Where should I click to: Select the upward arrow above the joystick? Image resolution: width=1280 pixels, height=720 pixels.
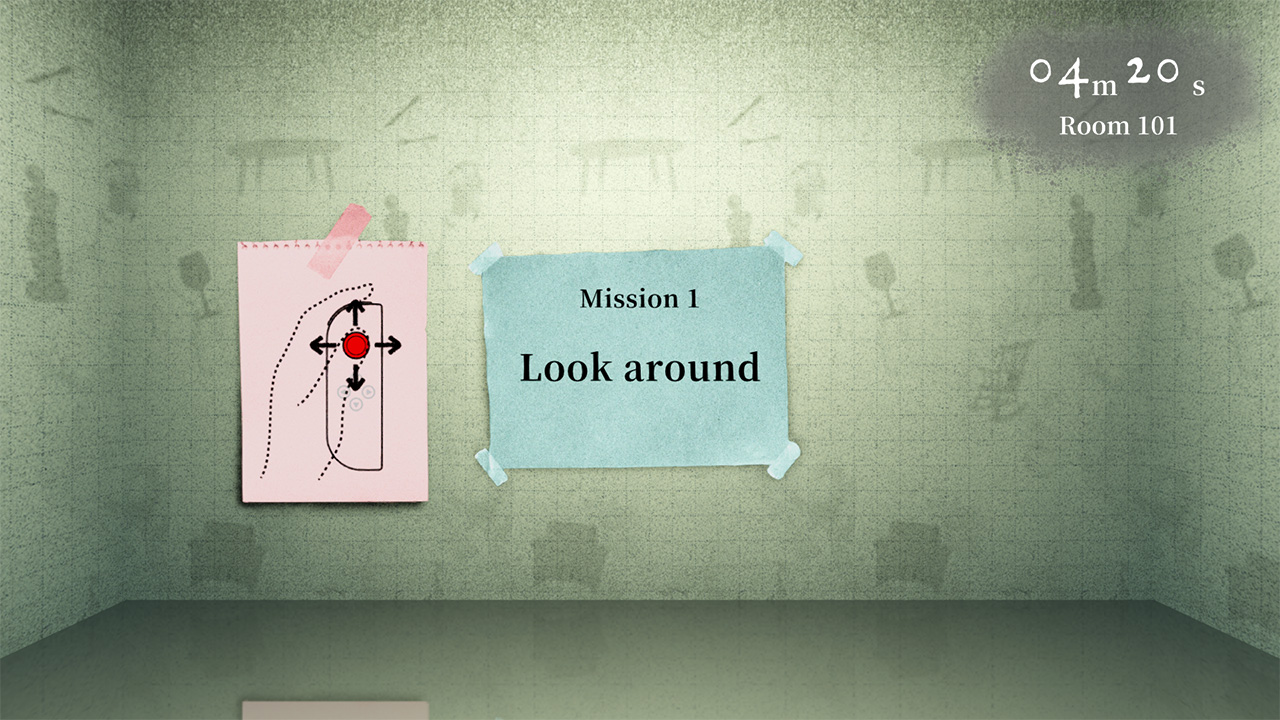357,307
